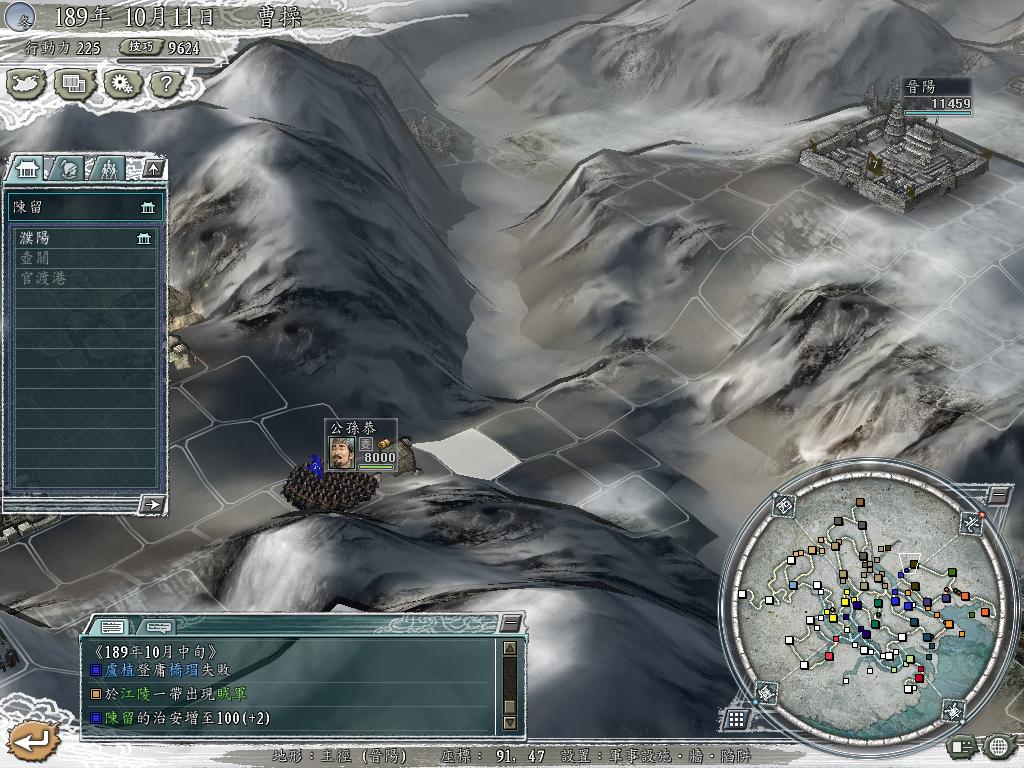Switch to the event log tab
This screenshot has height=768, width=1024.
[112, 626]
